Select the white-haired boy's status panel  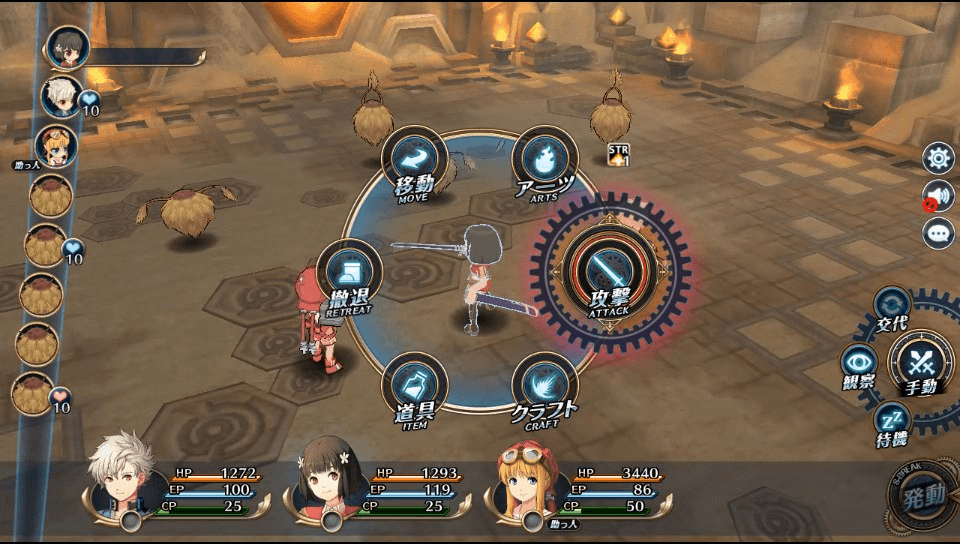180,488
